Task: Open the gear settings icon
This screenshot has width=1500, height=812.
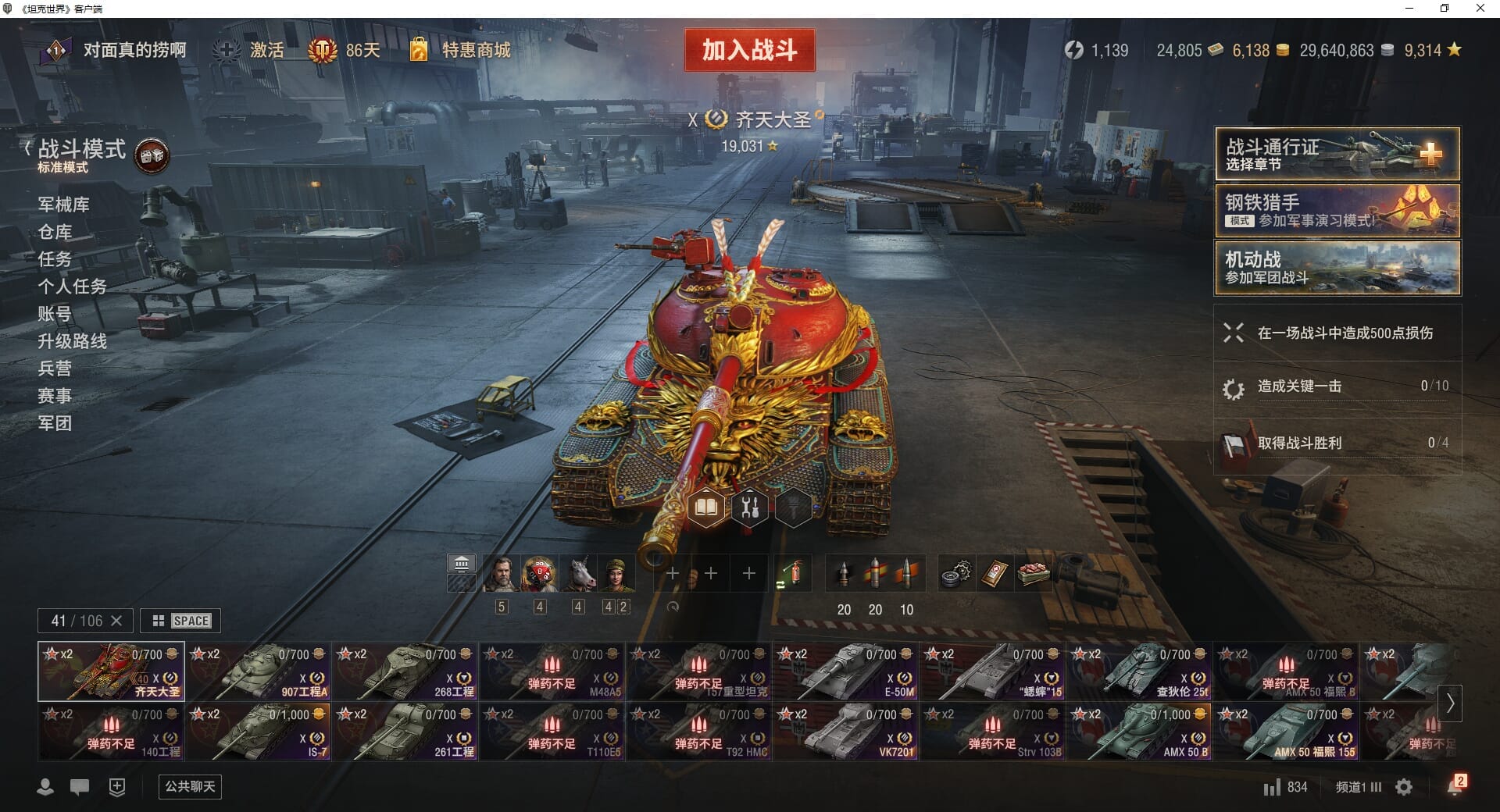Action: coord(1404,787)
